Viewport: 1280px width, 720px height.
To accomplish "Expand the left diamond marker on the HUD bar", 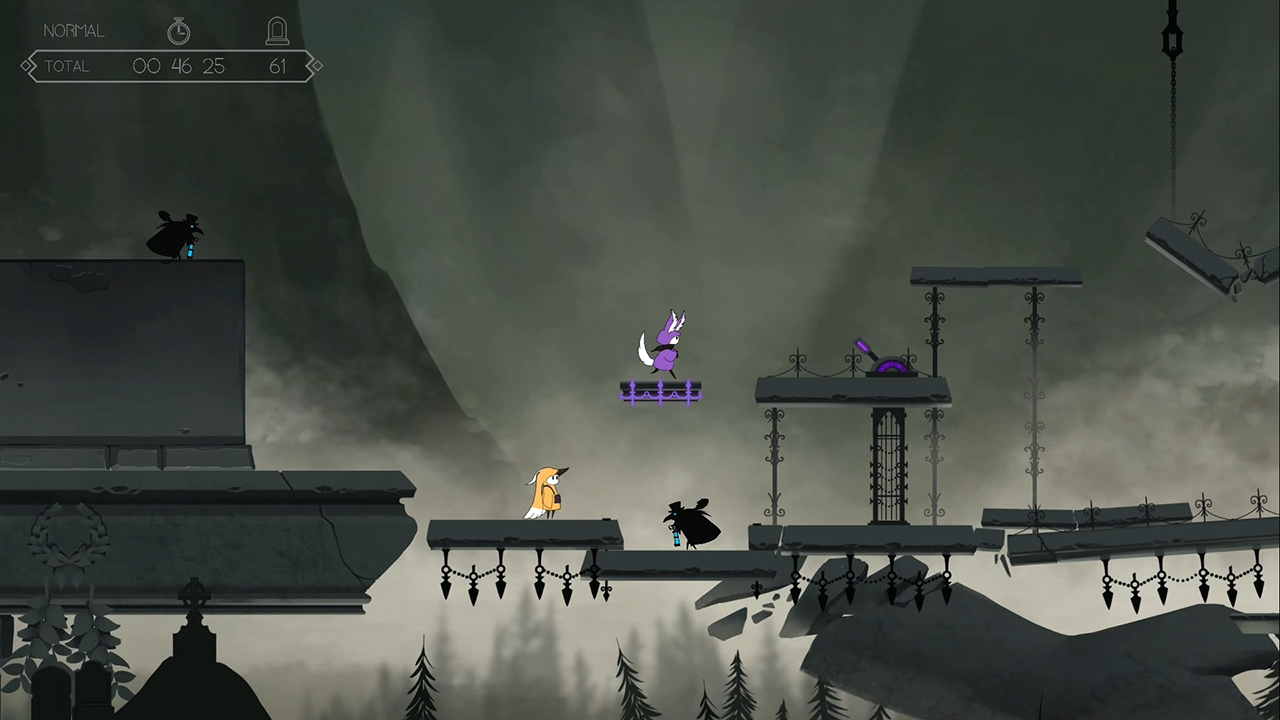I will pos(27,65).
